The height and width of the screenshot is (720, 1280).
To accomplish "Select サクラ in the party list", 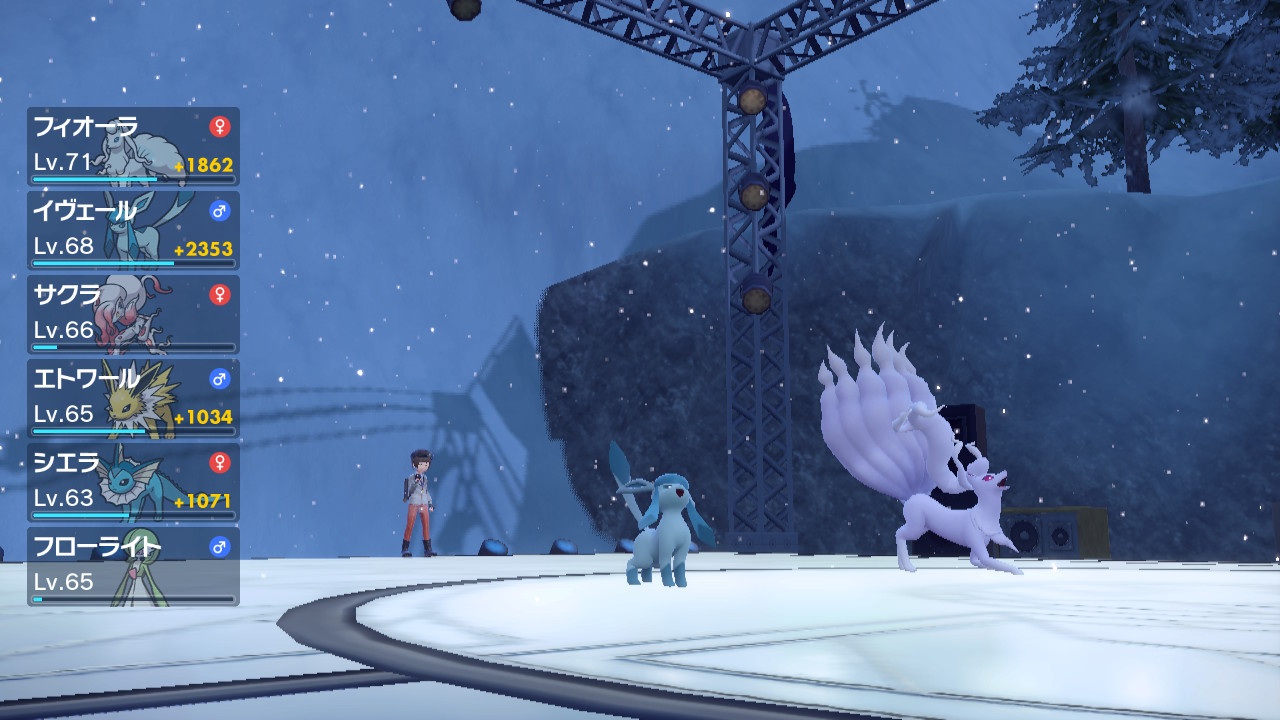I will [133, 314].
